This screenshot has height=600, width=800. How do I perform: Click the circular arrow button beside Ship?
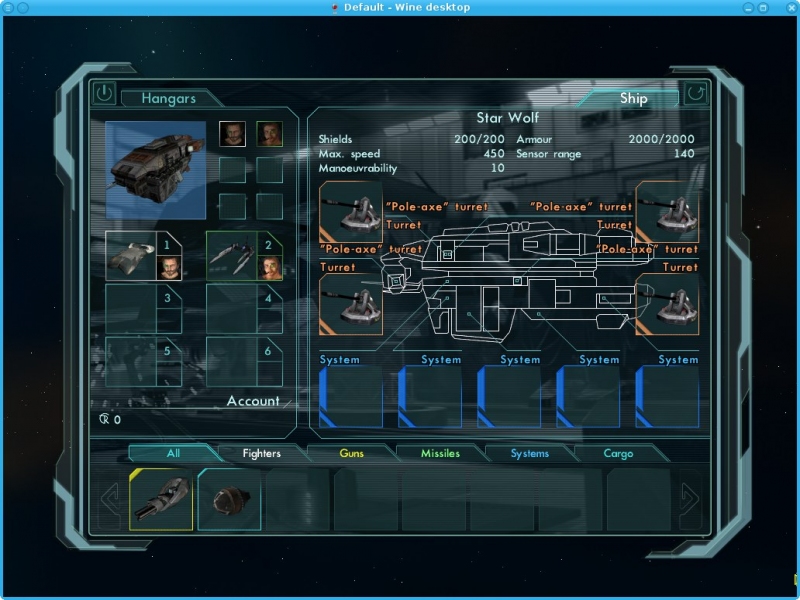click(x=695, y=95)
